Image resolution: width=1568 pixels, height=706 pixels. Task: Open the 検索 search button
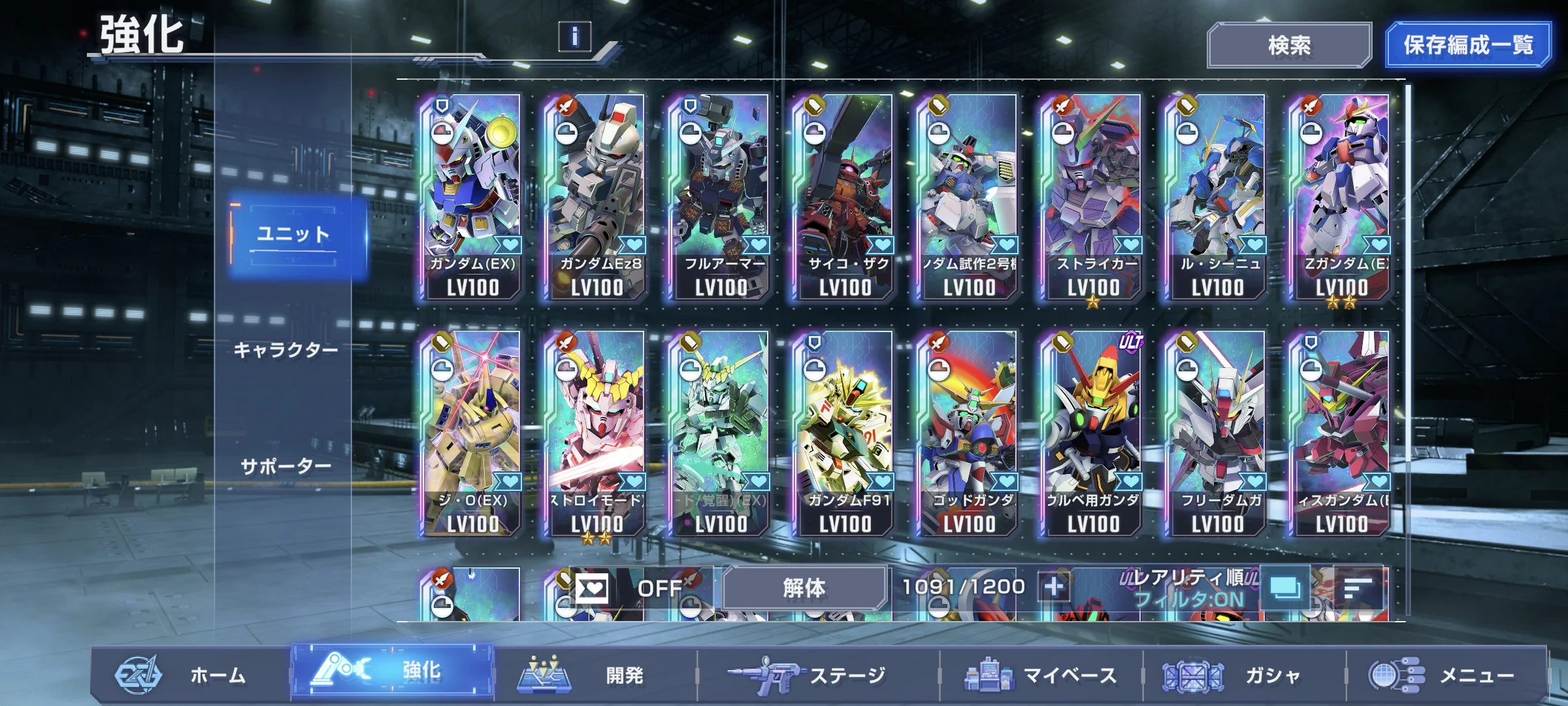click(1288, 45)
